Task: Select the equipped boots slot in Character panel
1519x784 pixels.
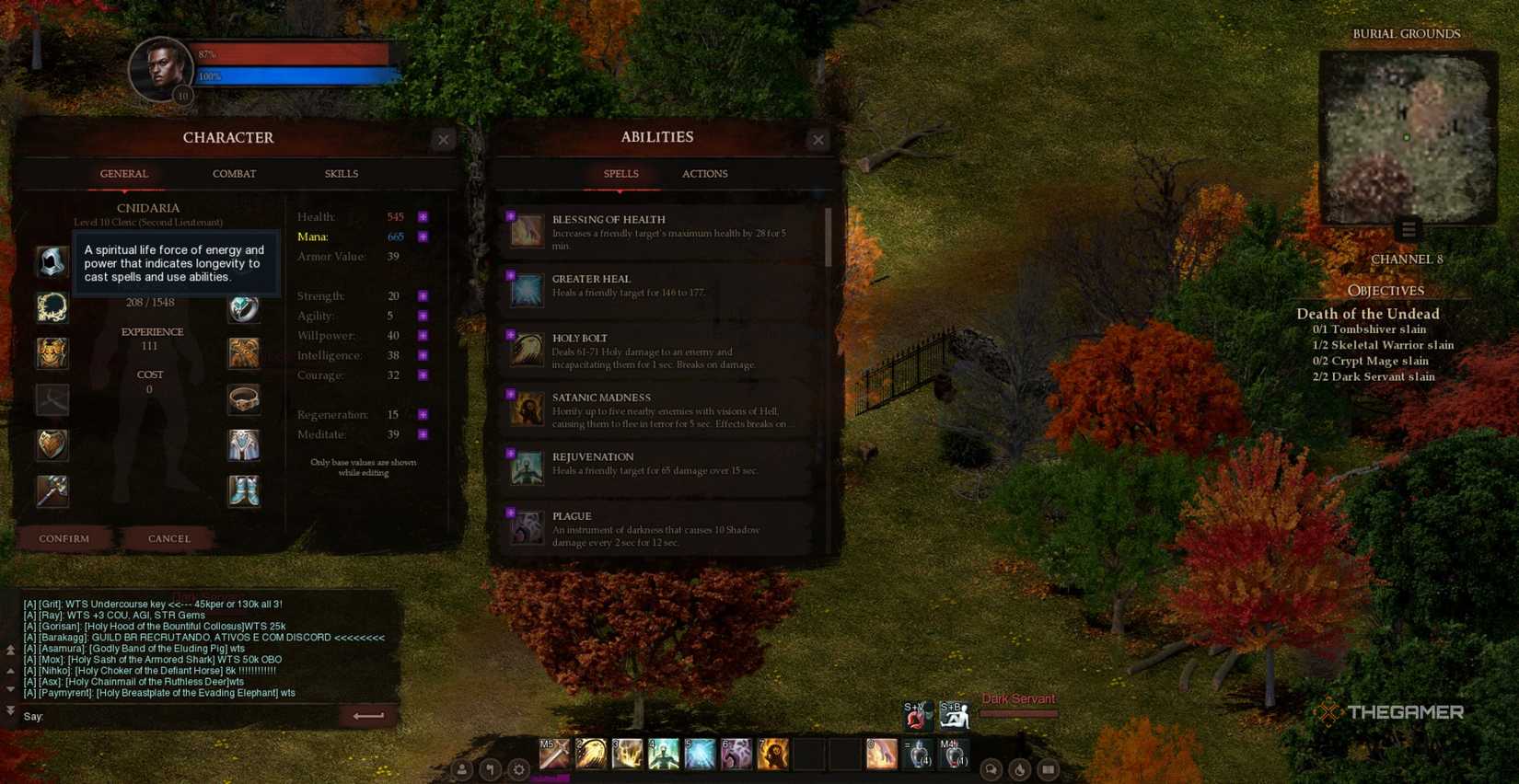Action: [x=243, y=490]
